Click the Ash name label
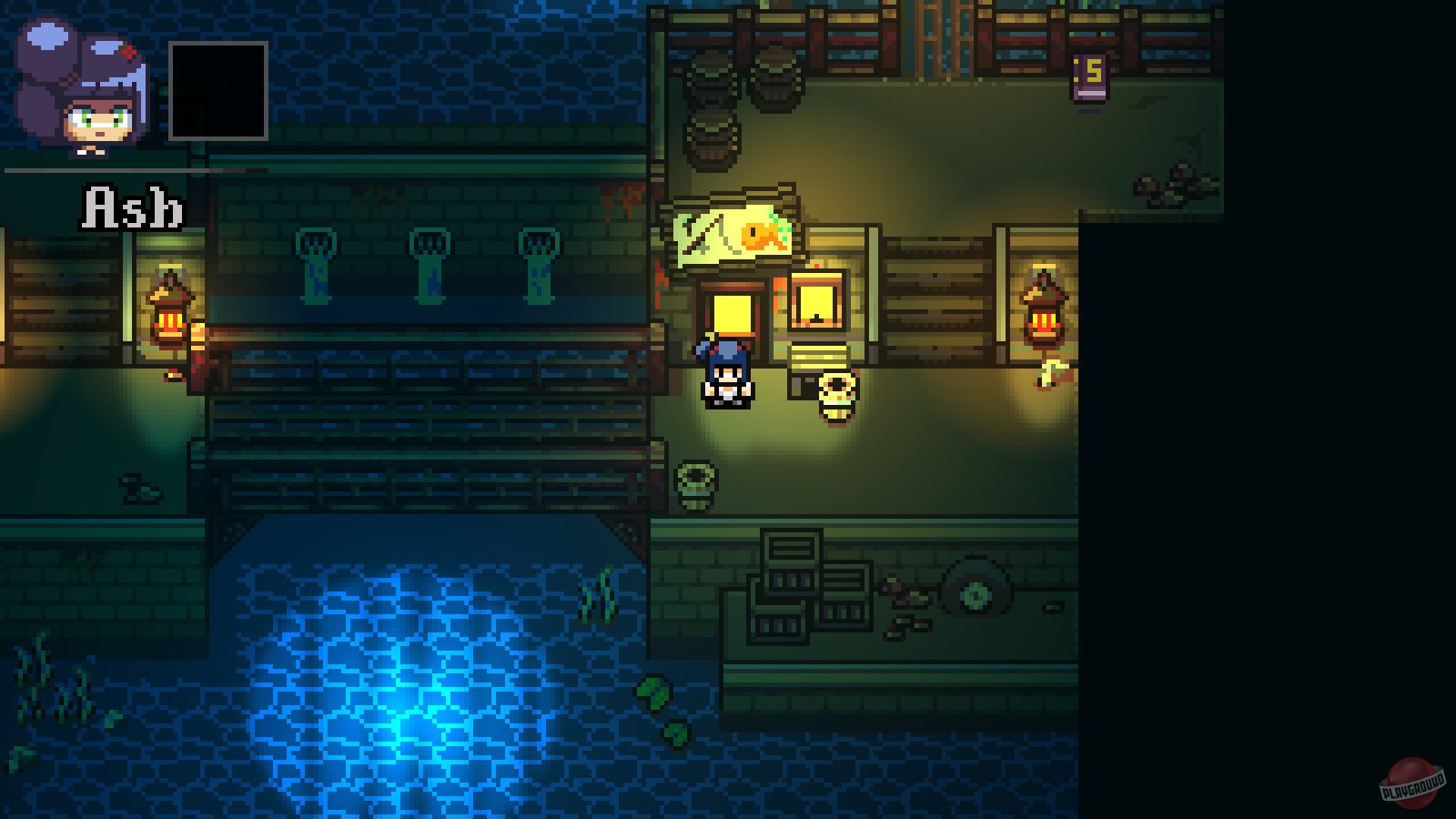The height and width of the screenshot is (819, 1456). (x=132, y=207)
